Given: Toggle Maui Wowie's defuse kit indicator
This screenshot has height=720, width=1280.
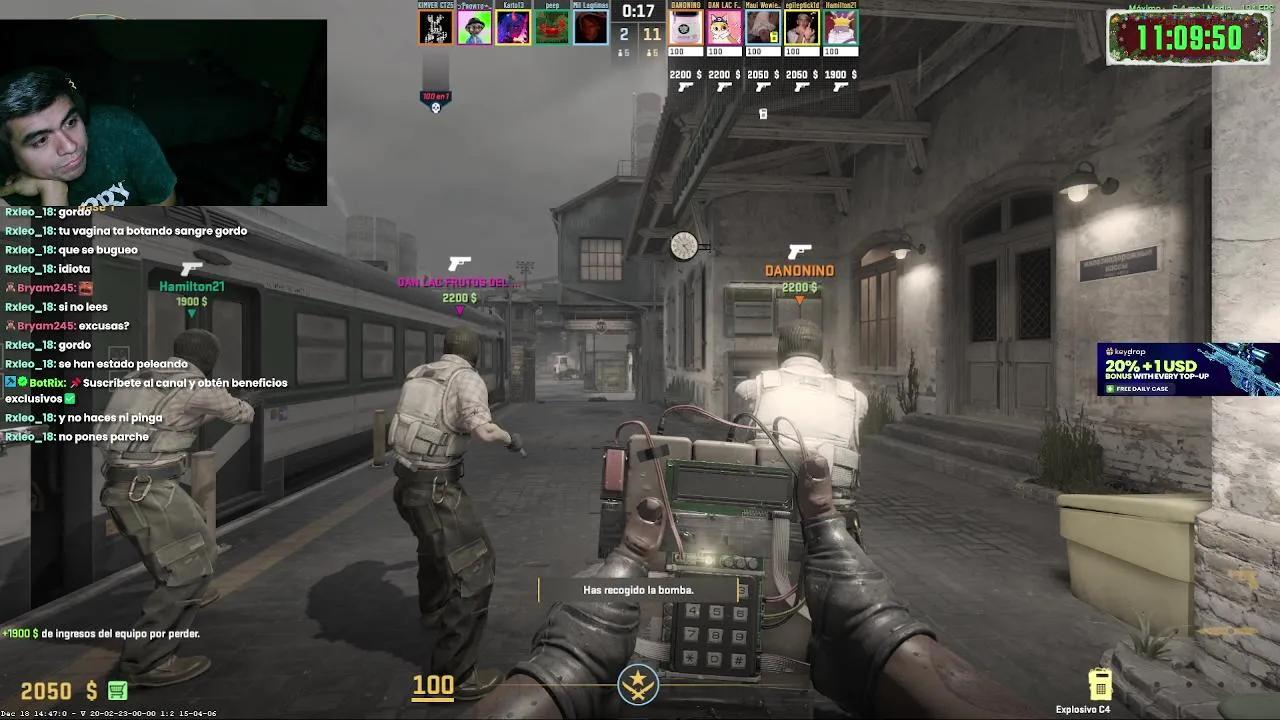Looking at the screenshot, I should coord(774,37).
